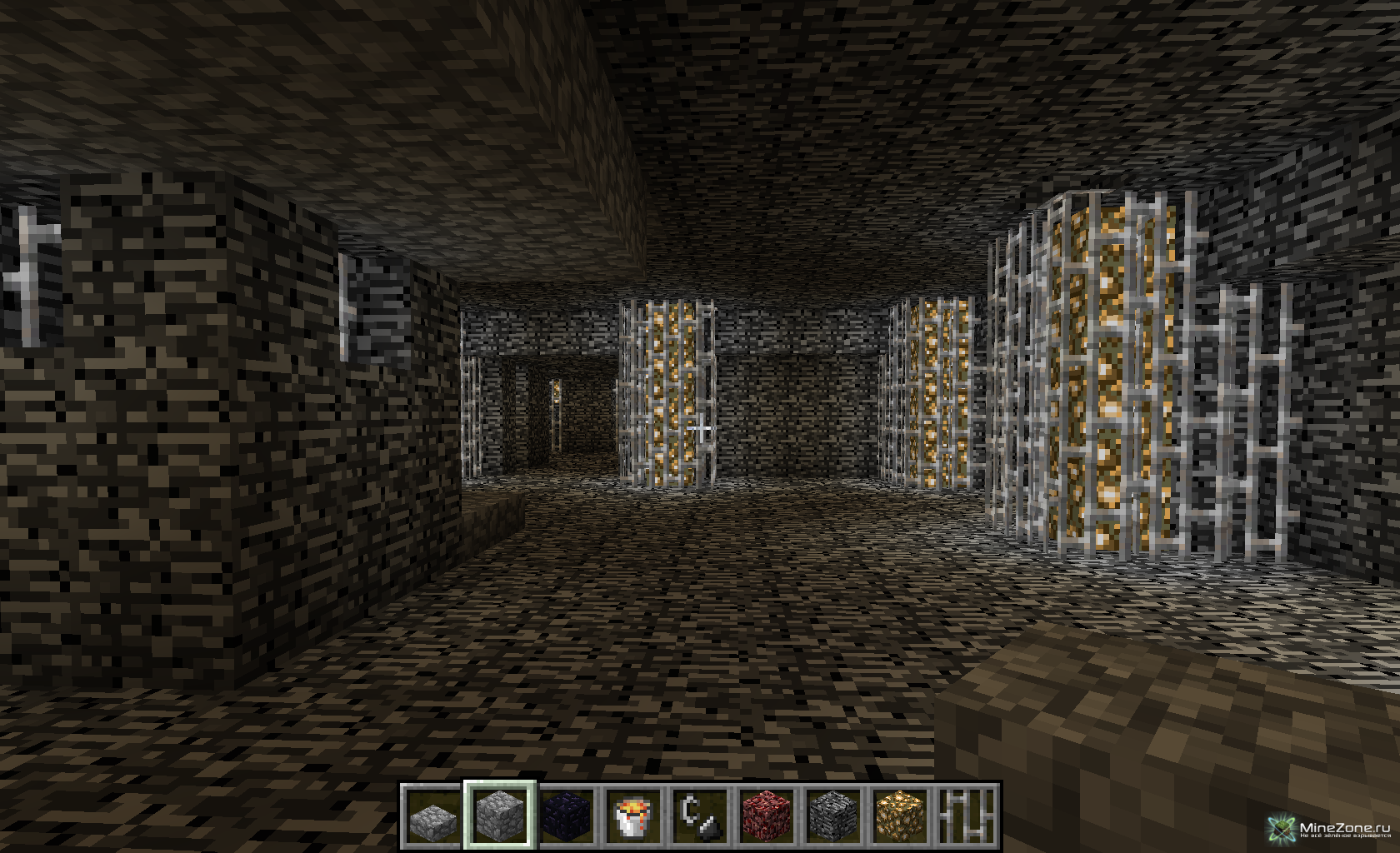Select the netherrack block slot
The height and width of the screenshot is (853, 1400).
click(766, 816)
